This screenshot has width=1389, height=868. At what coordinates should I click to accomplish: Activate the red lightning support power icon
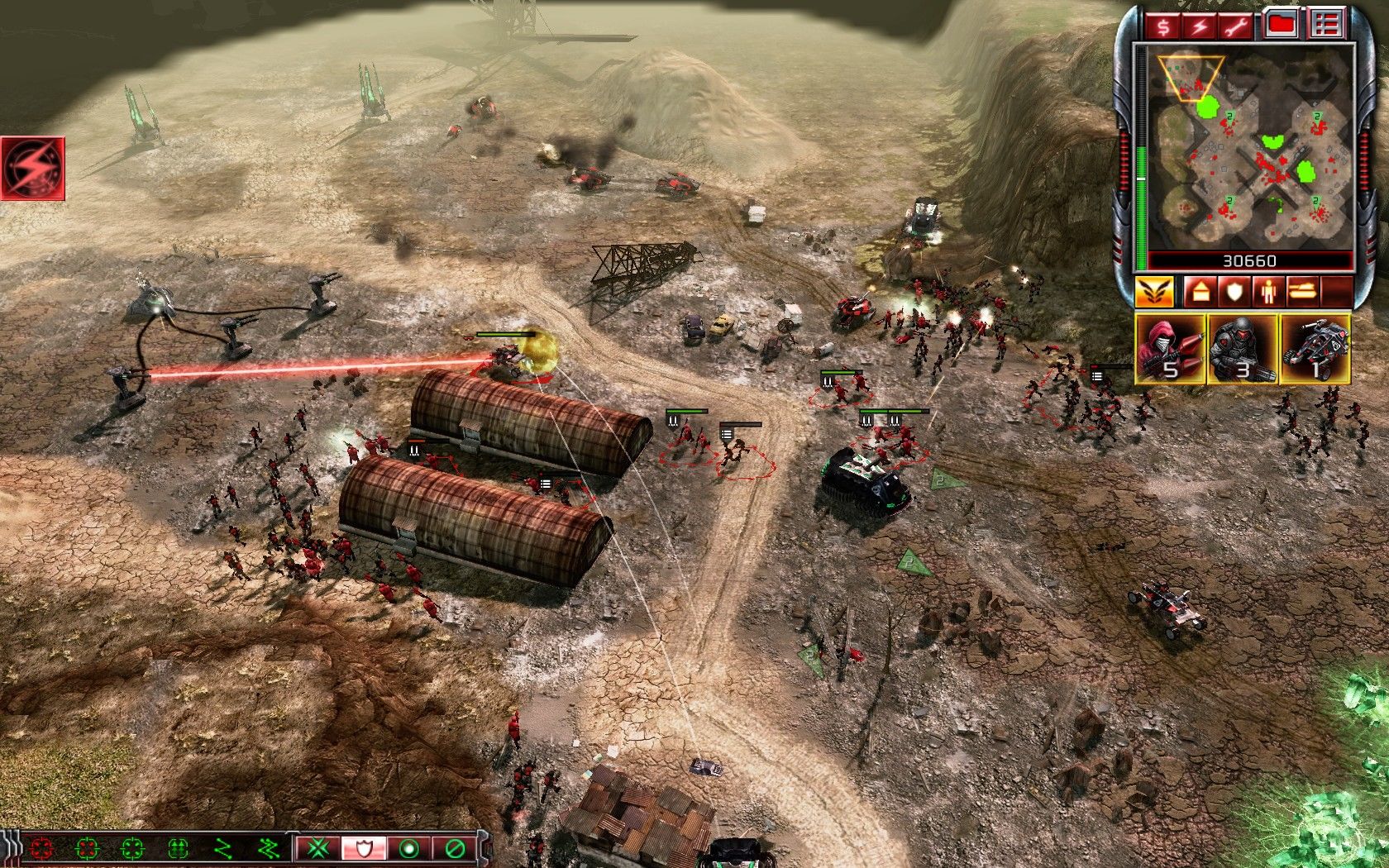click(x=32, y=169)
